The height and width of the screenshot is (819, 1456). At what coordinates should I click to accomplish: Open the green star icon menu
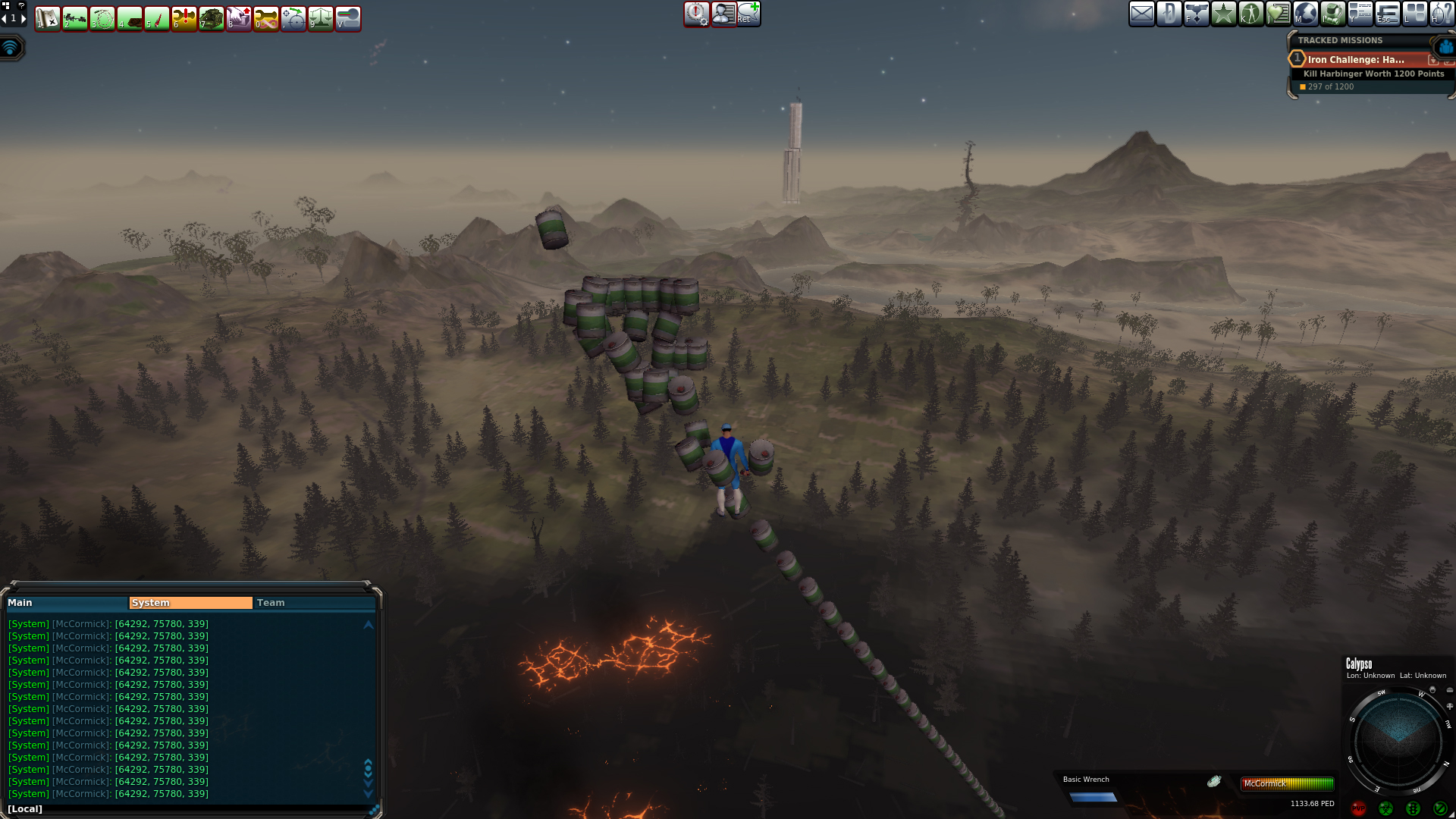[1223, 14]
